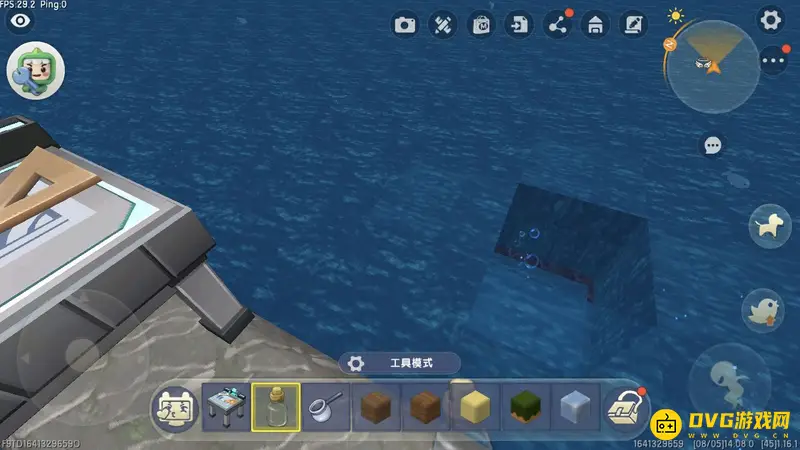Tap the house icon button
Viewport: 800px width, 450px height.
[x=594, y=25]
